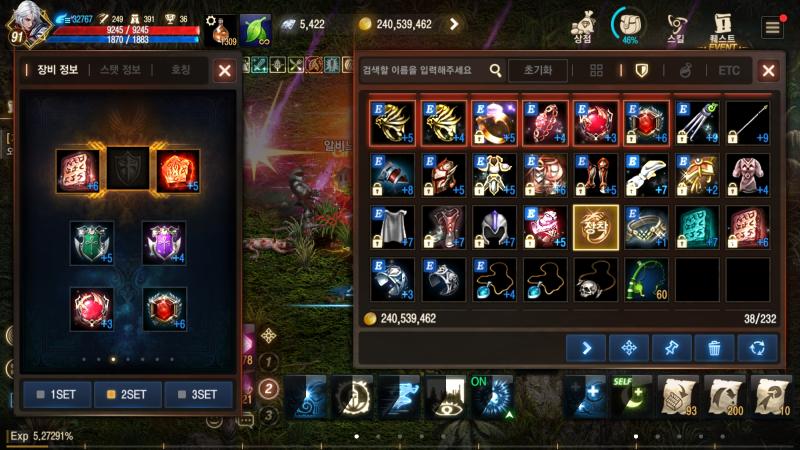800x450 pixels.
Task: Select the white cloak in inventory
Action: (x=392, y=227)
